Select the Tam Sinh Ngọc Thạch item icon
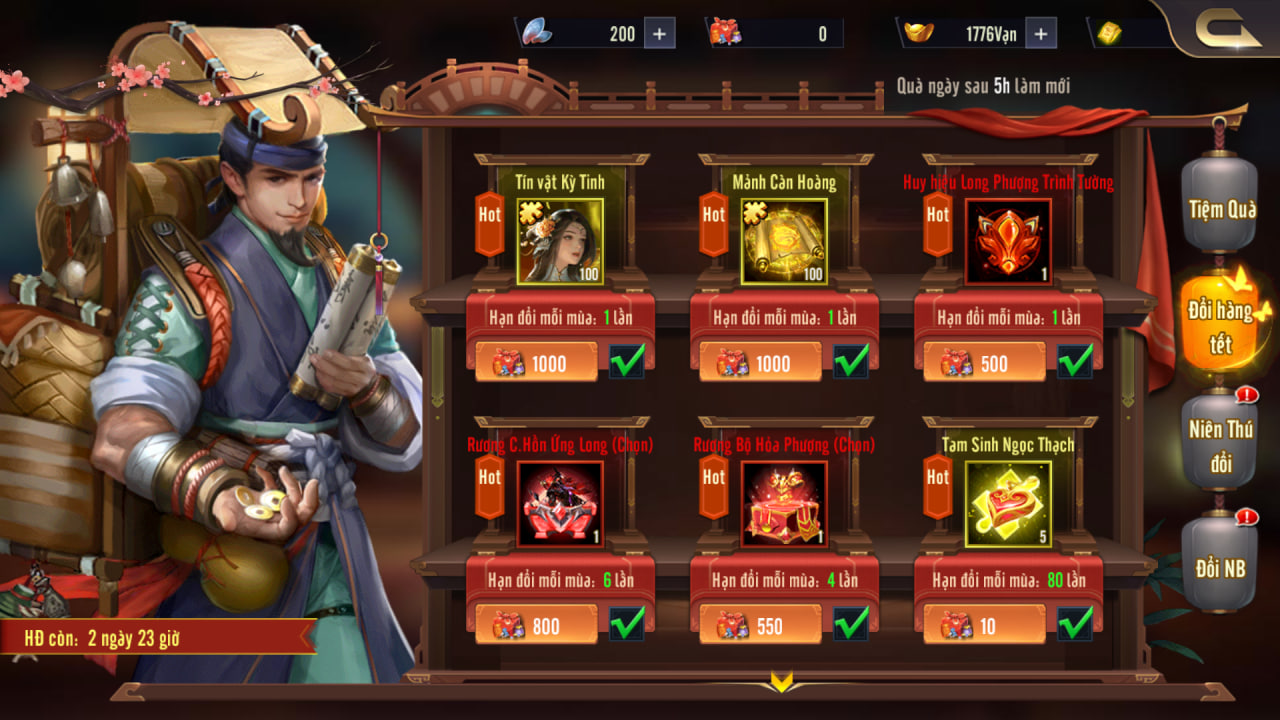 click(x=1008, y=503)
